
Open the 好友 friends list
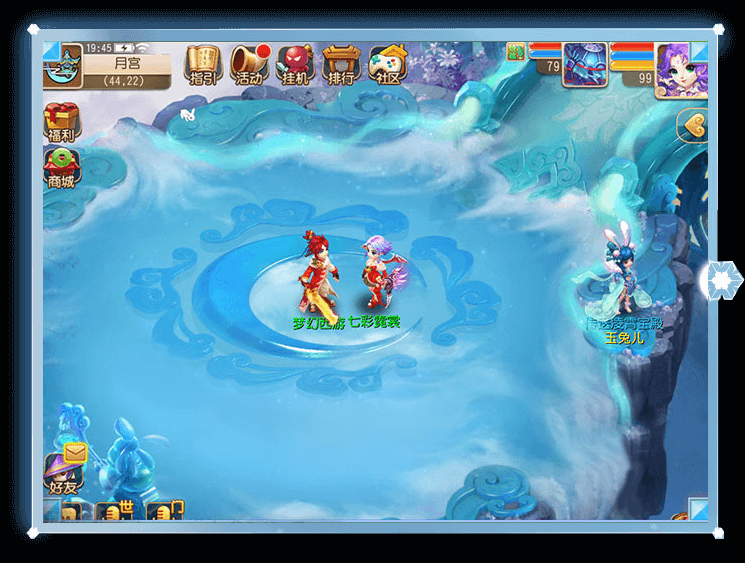pyautogui.click(x=62, y=474)
